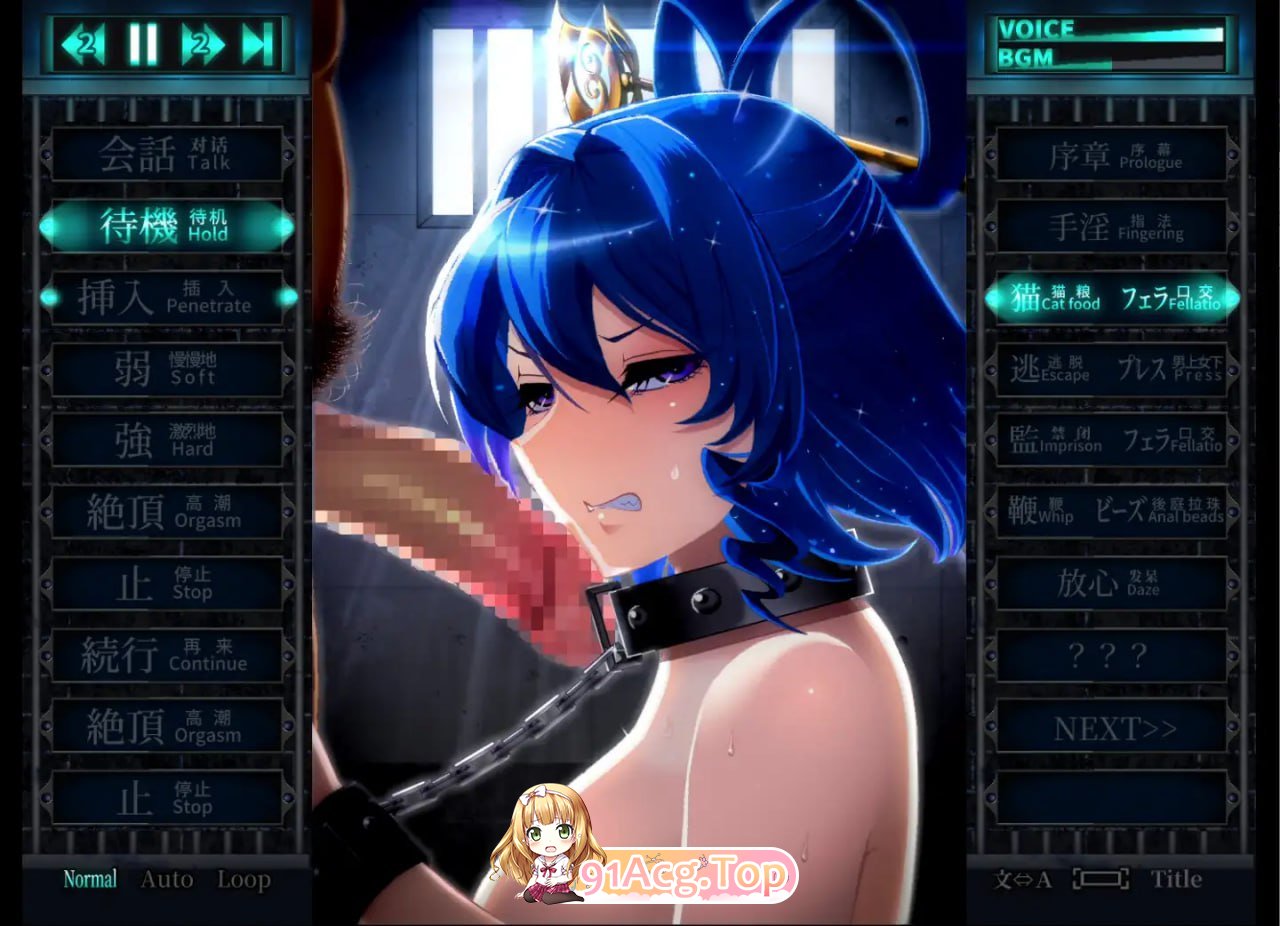
Task: Enable Loop playback mode
Action: pos(245,879)
